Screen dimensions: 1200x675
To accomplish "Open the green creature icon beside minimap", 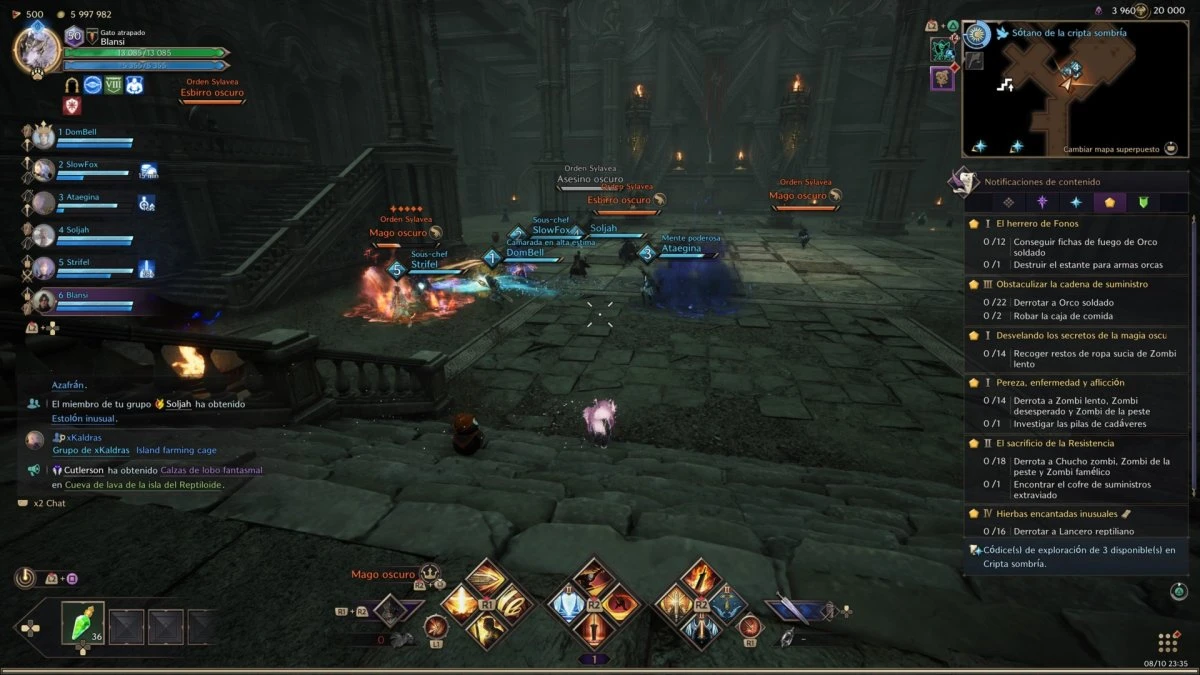I will click(x=941, y=48).
